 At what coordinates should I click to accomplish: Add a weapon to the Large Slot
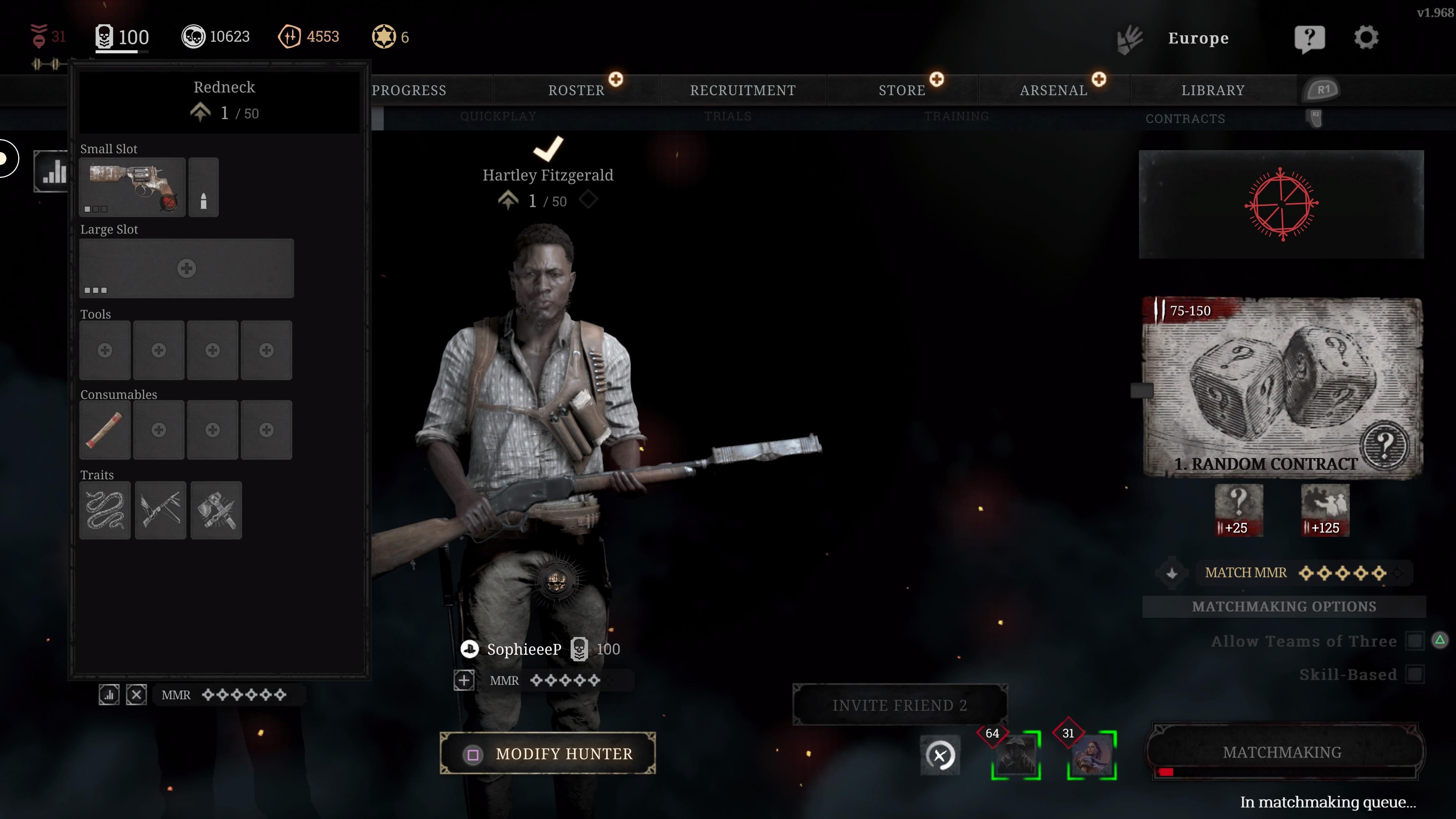(187, 268)
